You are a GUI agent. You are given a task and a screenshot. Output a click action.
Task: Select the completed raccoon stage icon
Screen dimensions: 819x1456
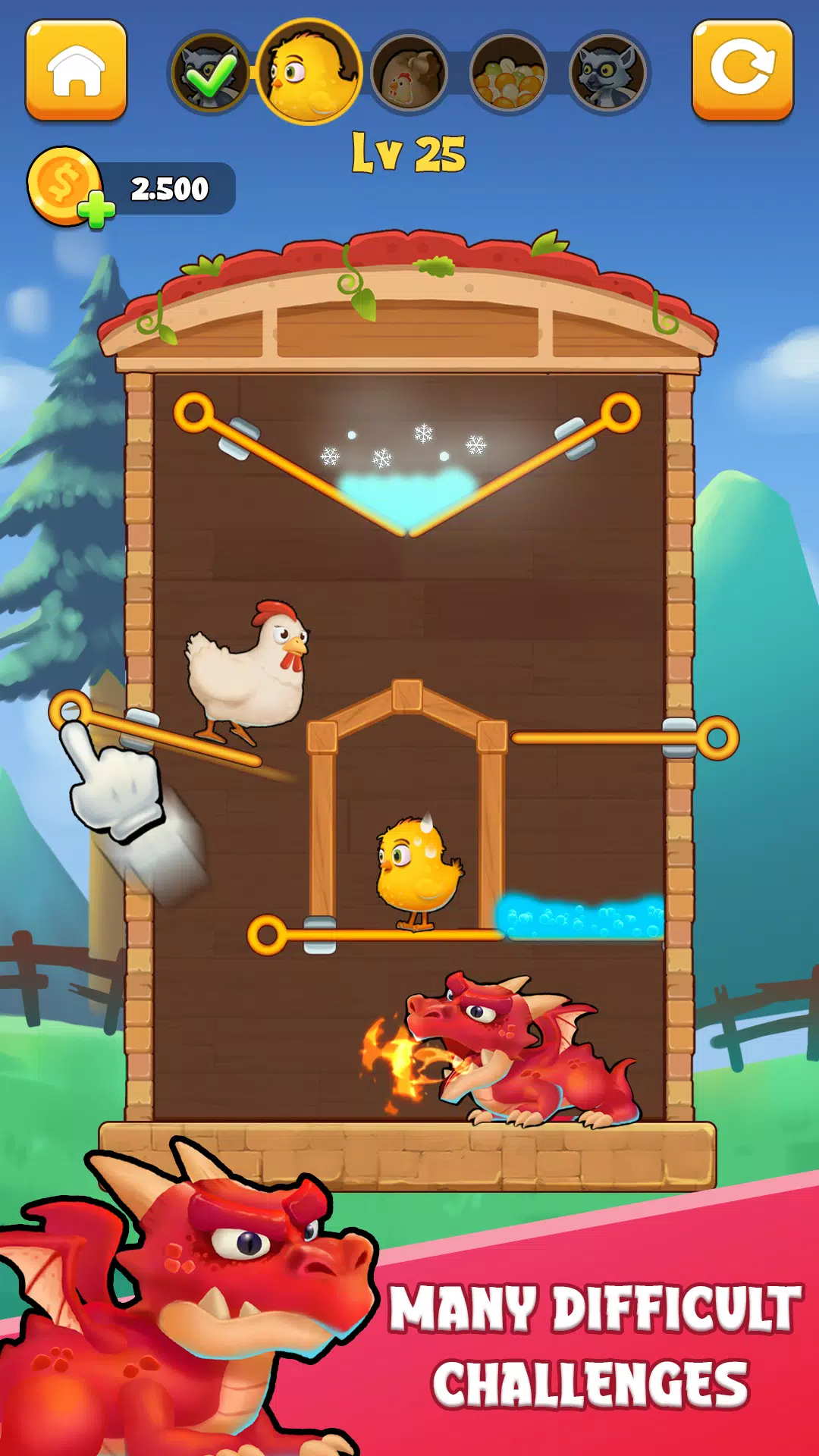[x=209, y=73]
